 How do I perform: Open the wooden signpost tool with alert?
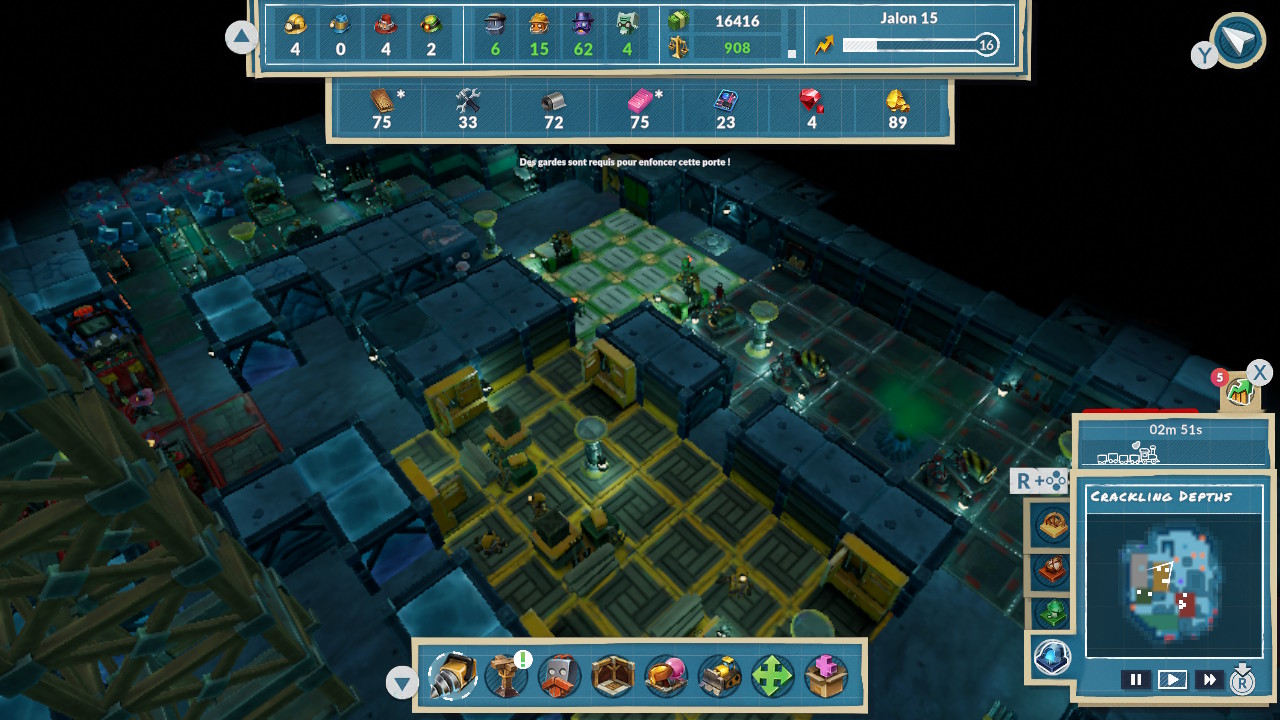pos(506,676)
